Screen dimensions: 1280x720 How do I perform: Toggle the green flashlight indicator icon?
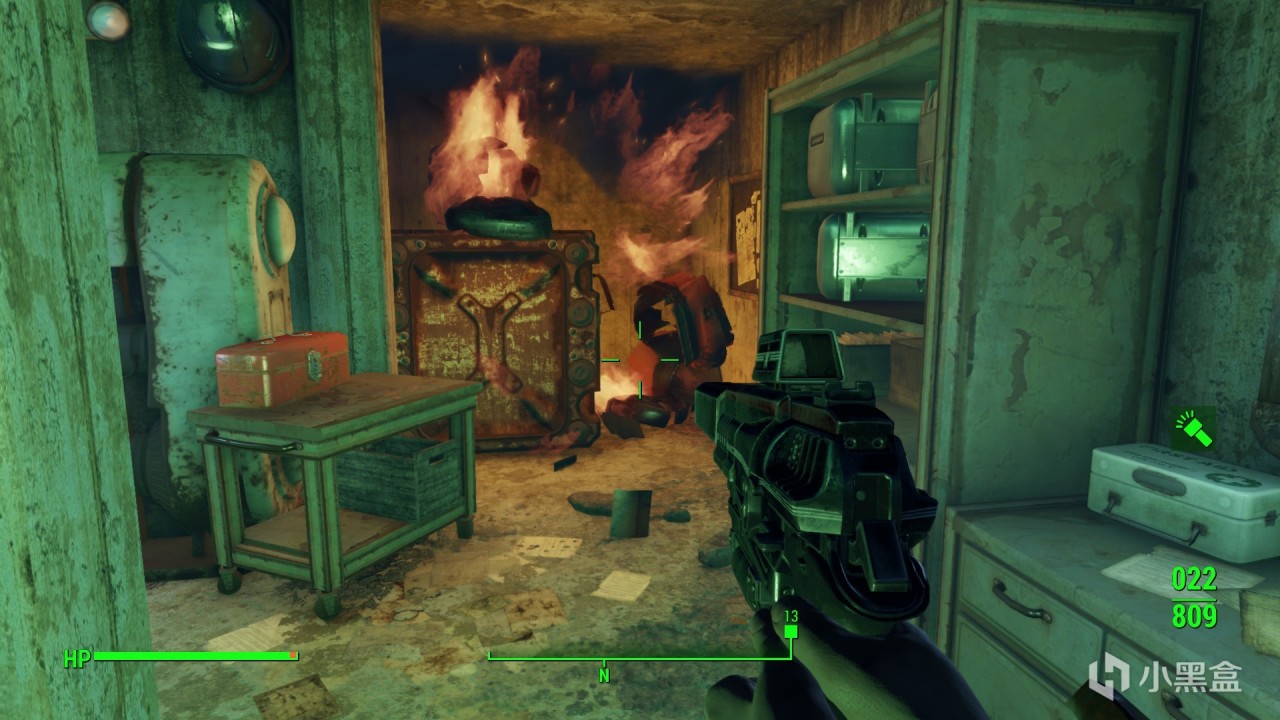point(1194,429)
